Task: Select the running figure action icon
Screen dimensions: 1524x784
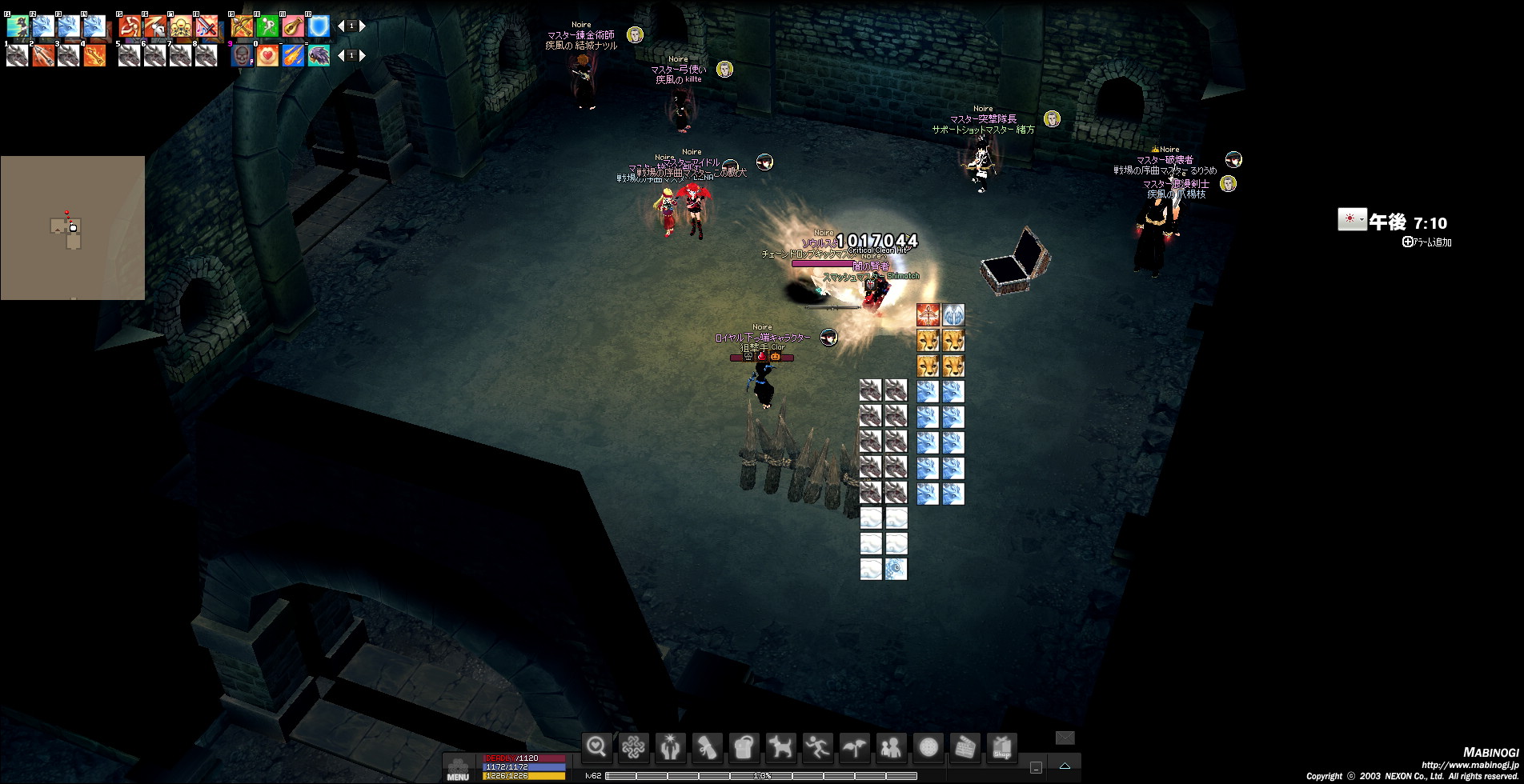Action: click(x=817, y=747)
